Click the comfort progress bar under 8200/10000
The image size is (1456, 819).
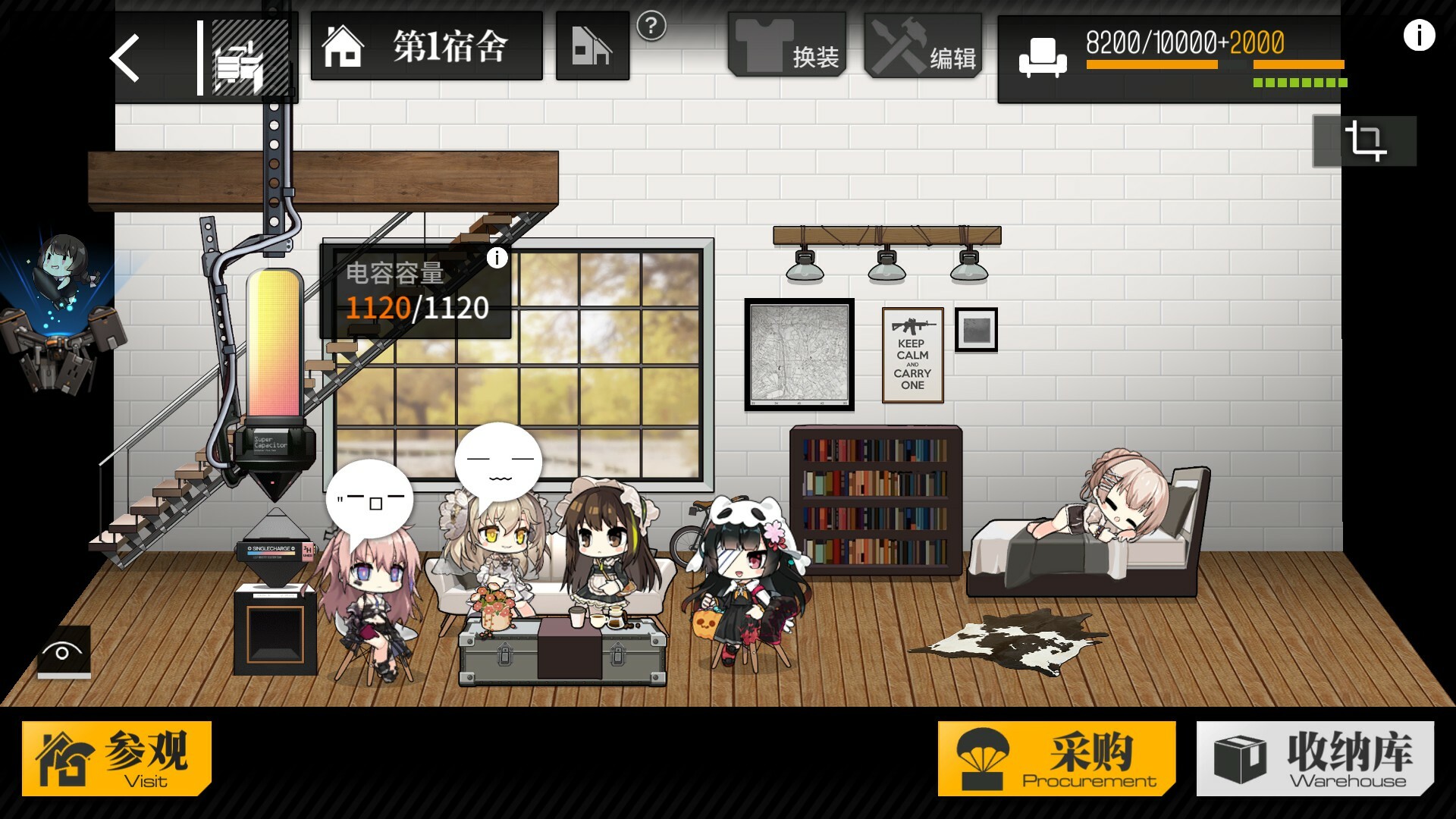pyautogui.click(x=1153, y=66)
